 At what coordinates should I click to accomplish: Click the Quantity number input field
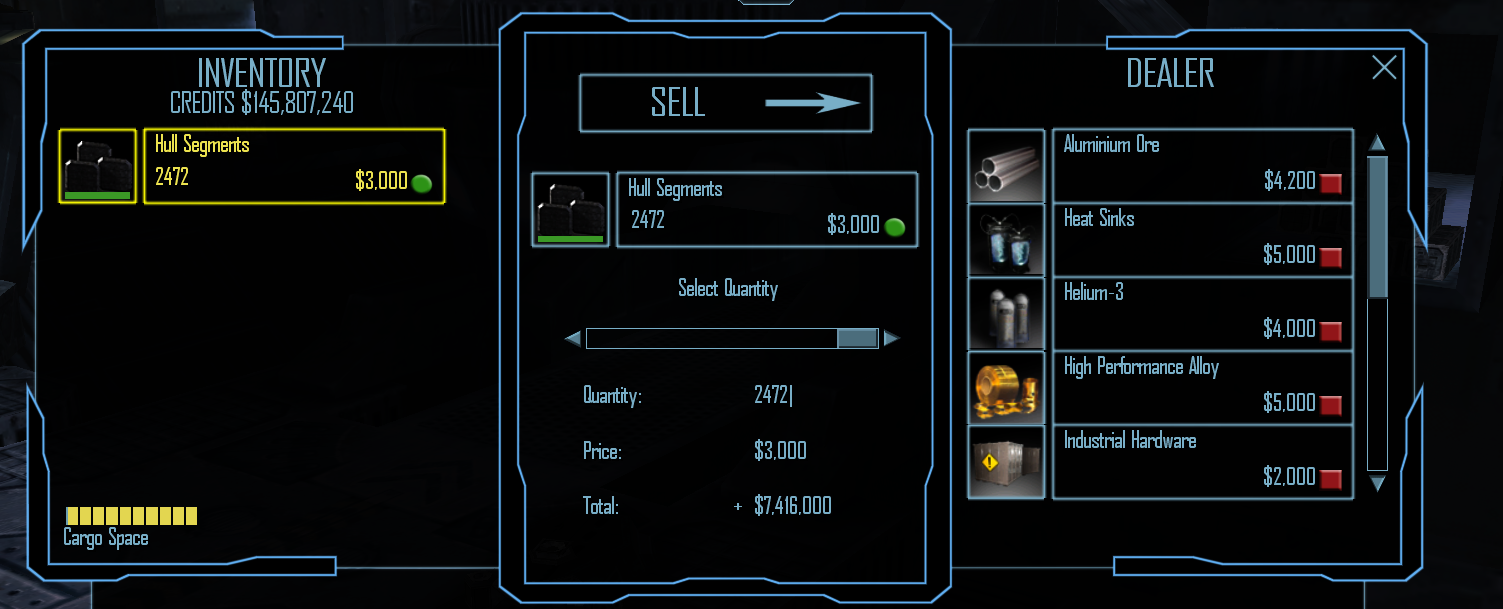[773, 396]
